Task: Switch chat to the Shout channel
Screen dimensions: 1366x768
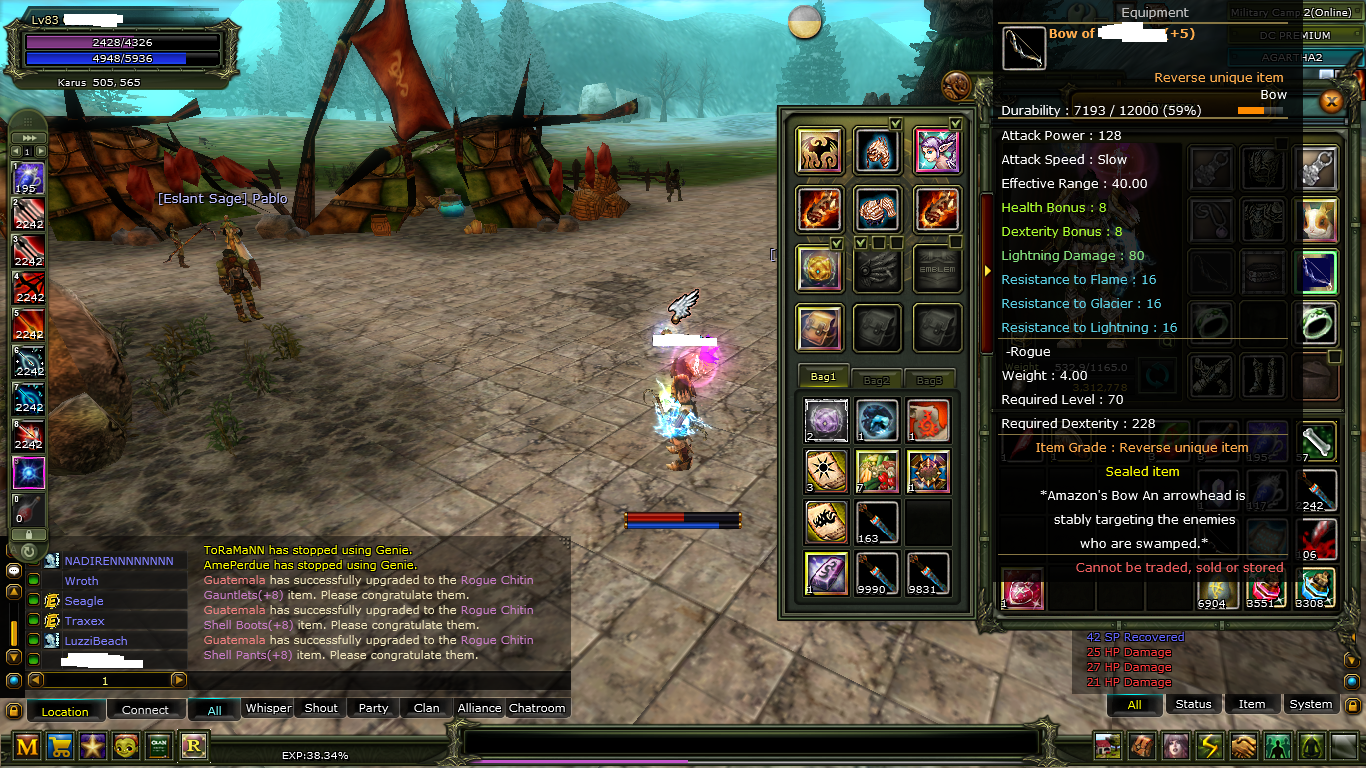Action: coord(321,708)
